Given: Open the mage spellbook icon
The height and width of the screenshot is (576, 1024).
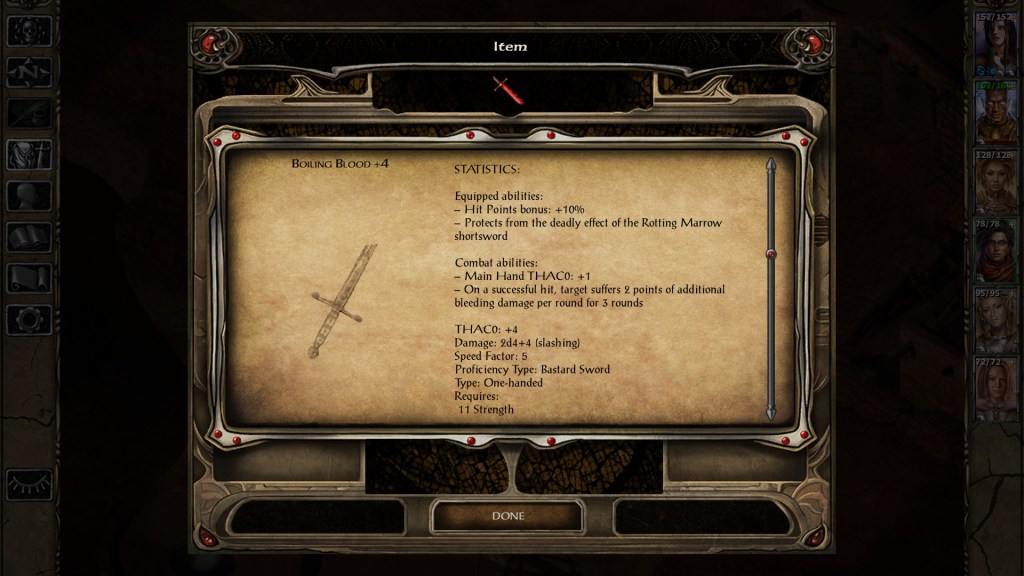Looking at the screenshot, I should point(29,237).
